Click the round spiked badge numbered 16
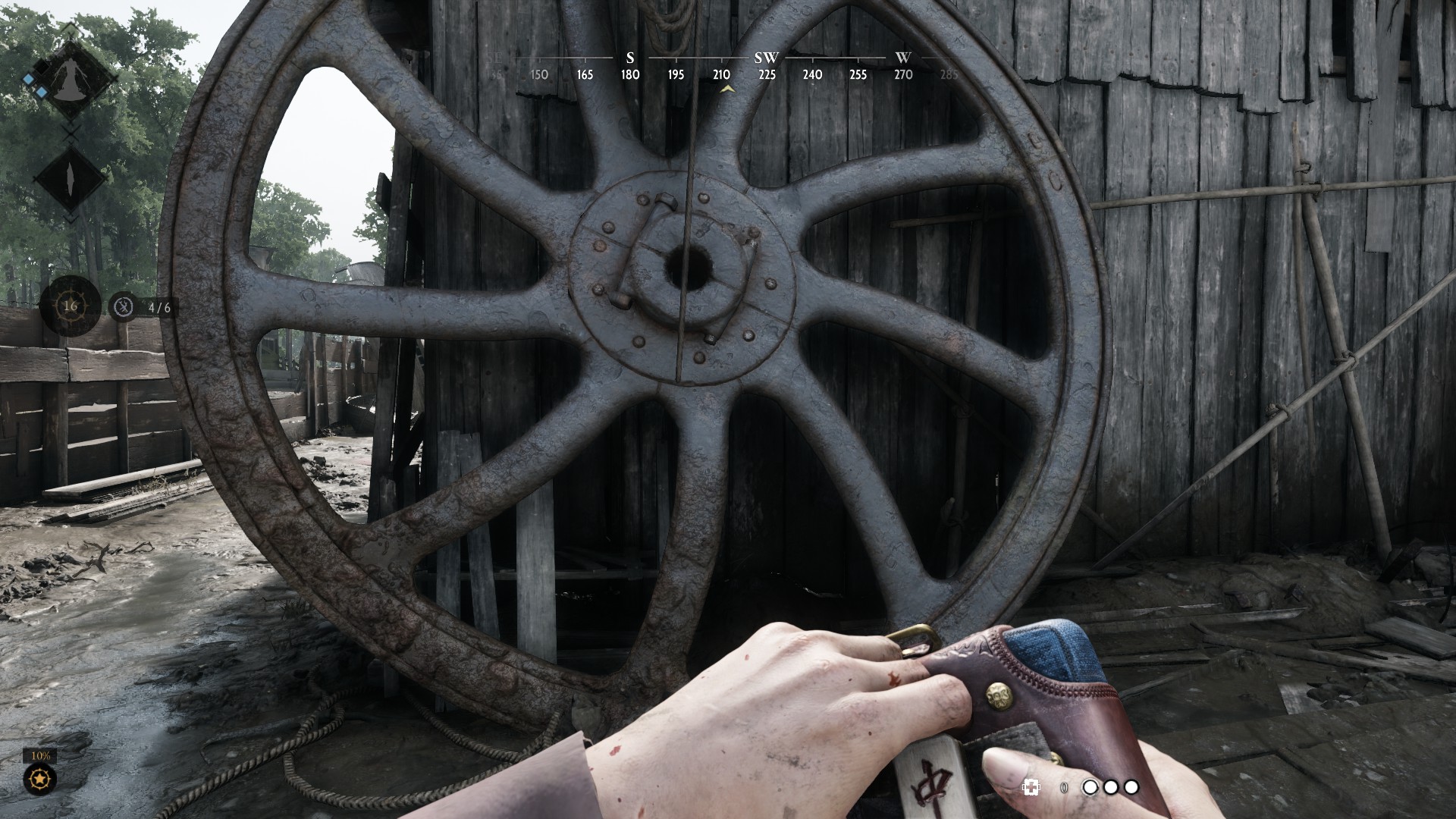1456x819 pixels. tap(71, 306)
